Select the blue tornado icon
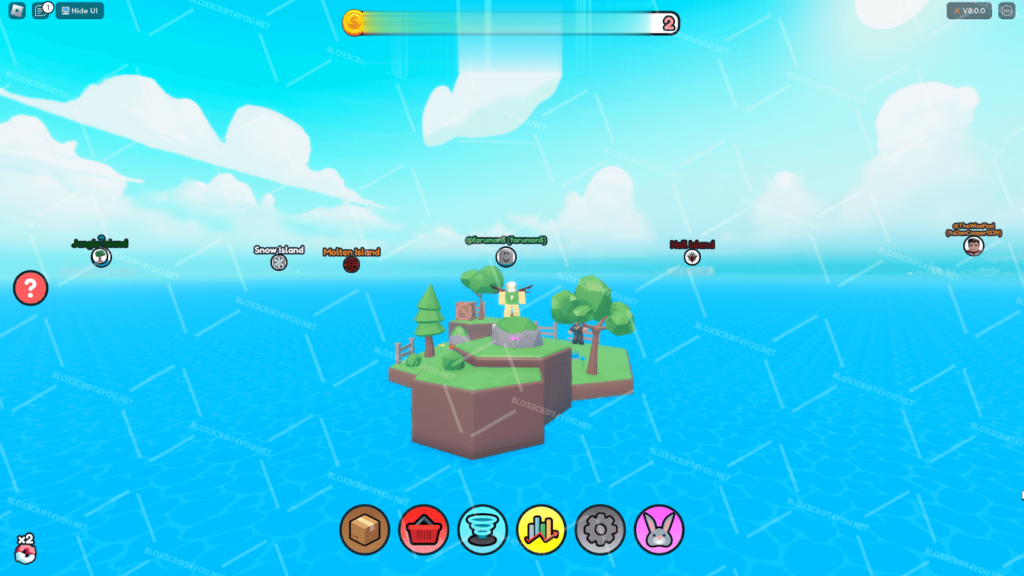Image resolution: width=1024 pixels, height=576 pixels. click(483, 529)
